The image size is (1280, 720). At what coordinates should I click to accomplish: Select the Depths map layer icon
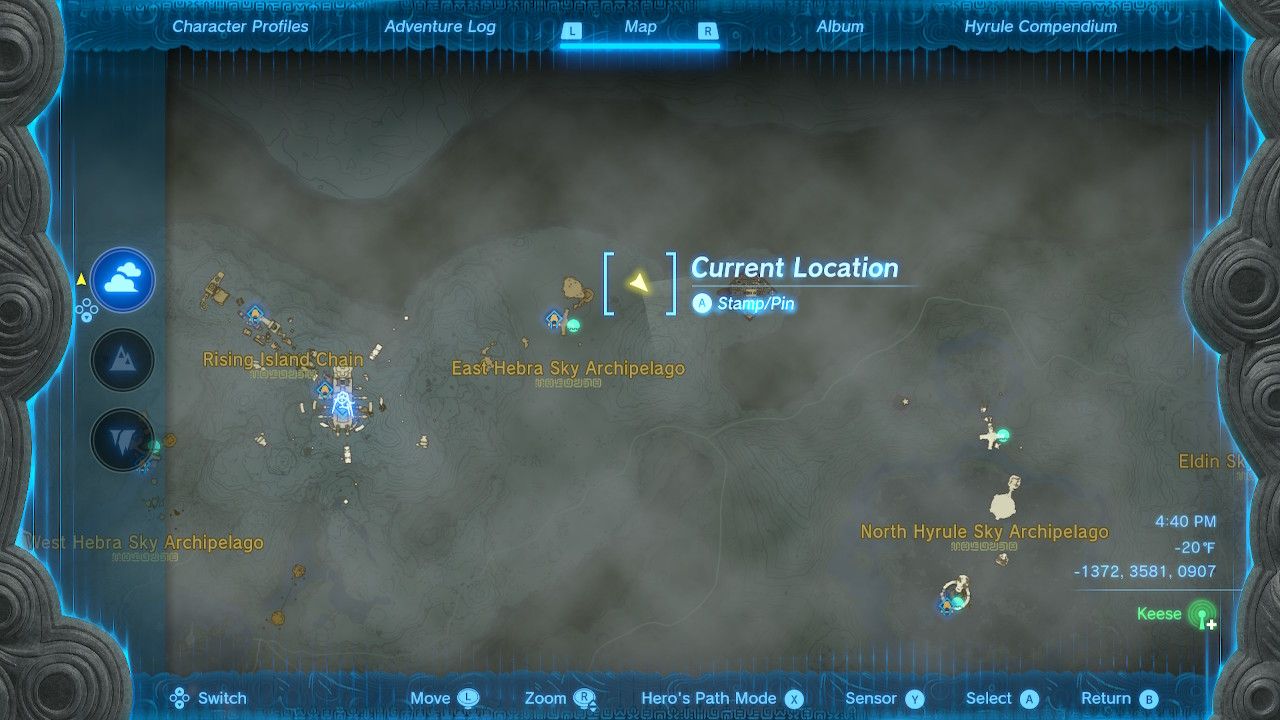pos(121,437)
